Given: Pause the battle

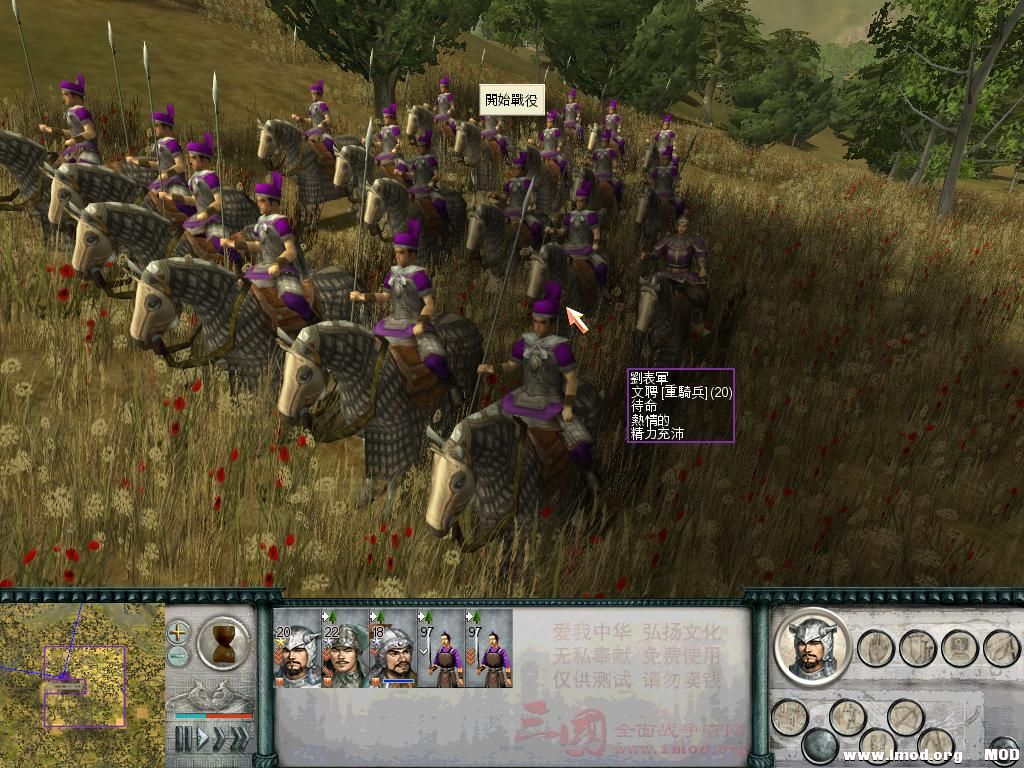Looking at the screenshot, I should 183,739.
